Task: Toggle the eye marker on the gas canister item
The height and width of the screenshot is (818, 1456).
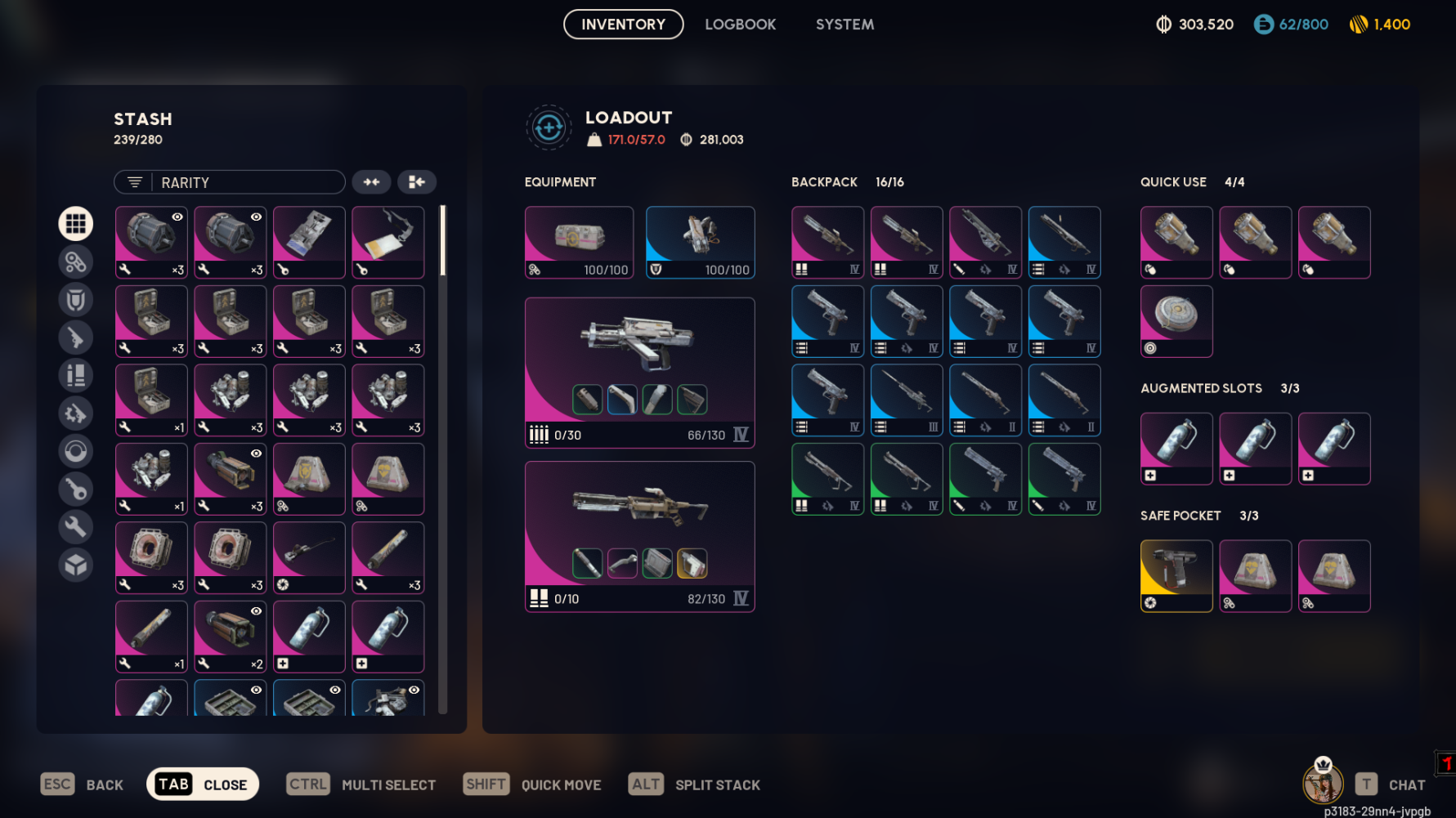Action: click(256, 610)
